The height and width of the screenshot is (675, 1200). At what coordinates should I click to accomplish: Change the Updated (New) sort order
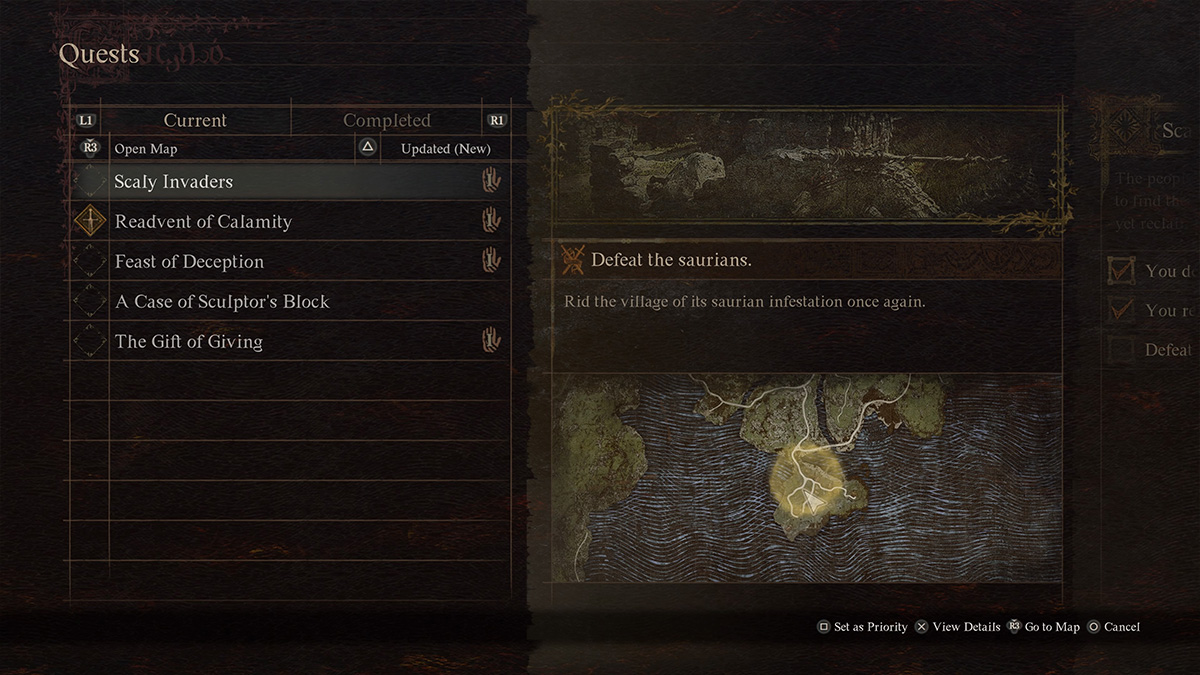coord(445,149)
